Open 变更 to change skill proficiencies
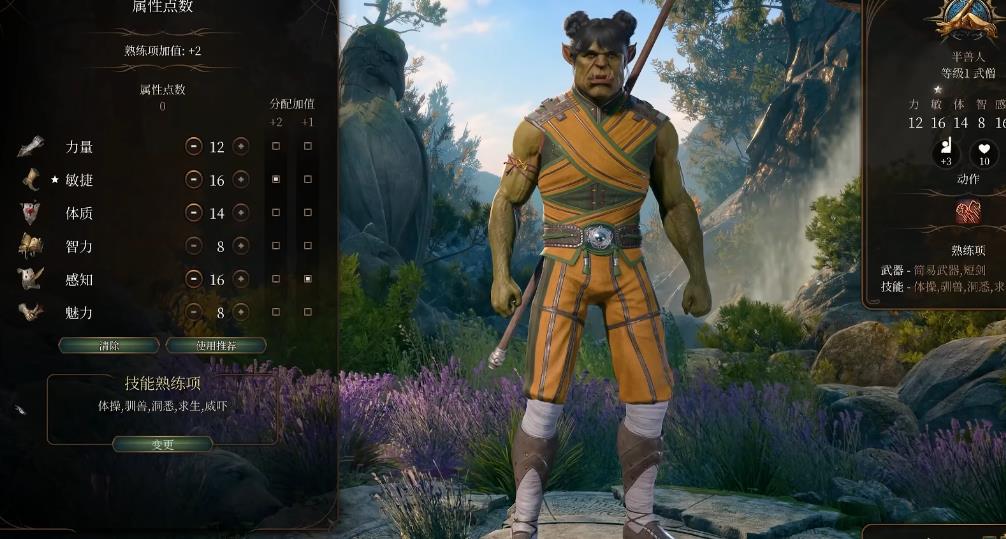This screenshot has width=1006, height=539. coord(162,444)
